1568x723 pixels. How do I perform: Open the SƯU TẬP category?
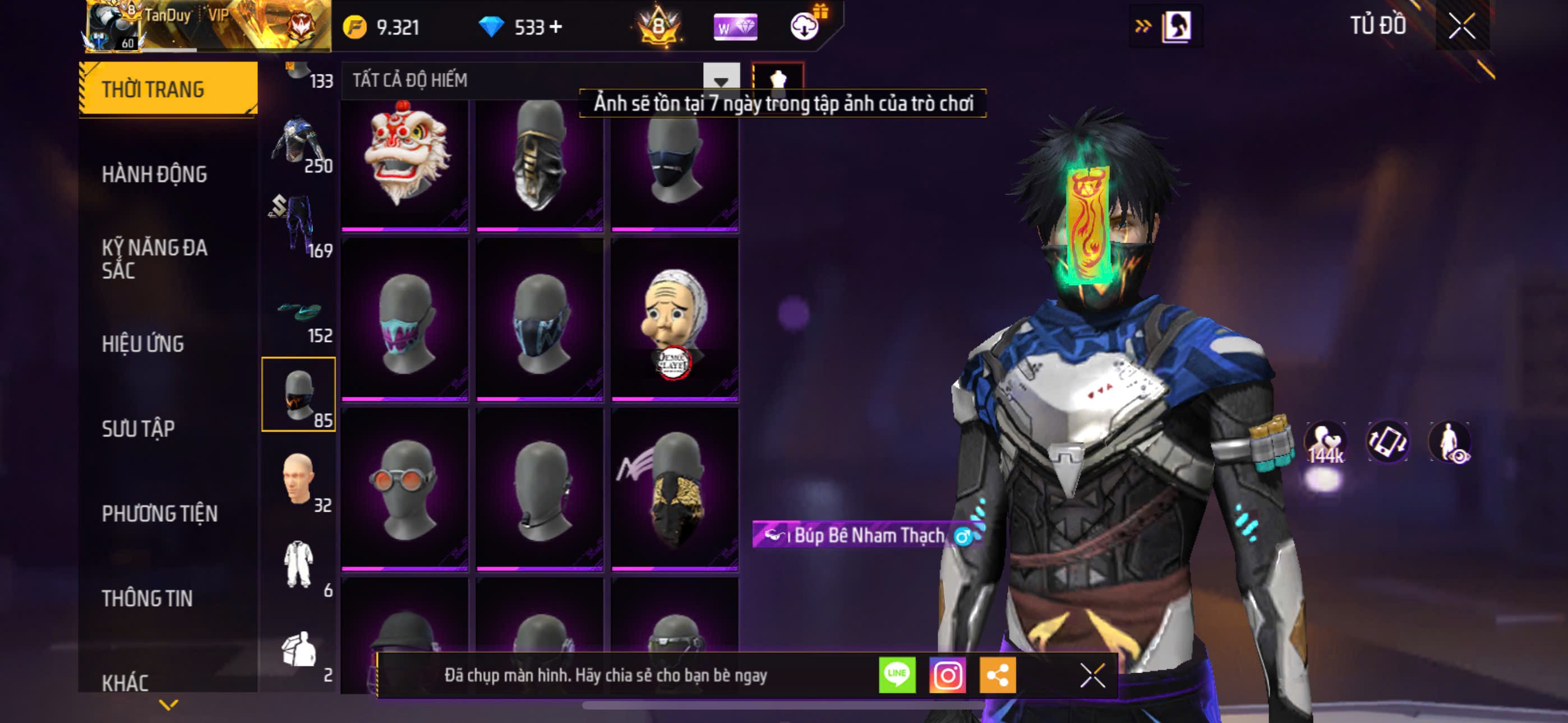[x=138, y=428]
